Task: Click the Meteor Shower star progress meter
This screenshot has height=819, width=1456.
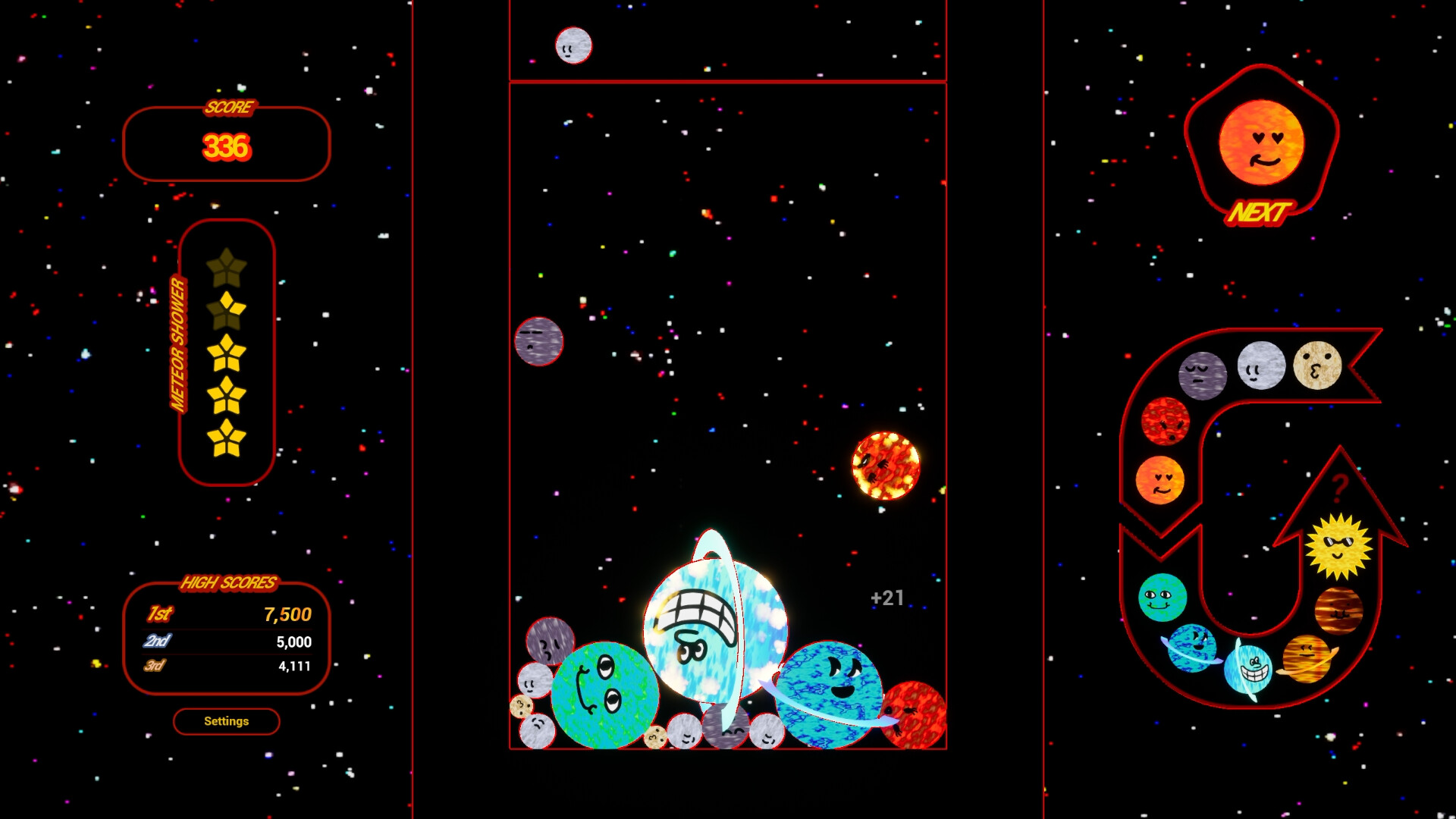Action: 226,349
